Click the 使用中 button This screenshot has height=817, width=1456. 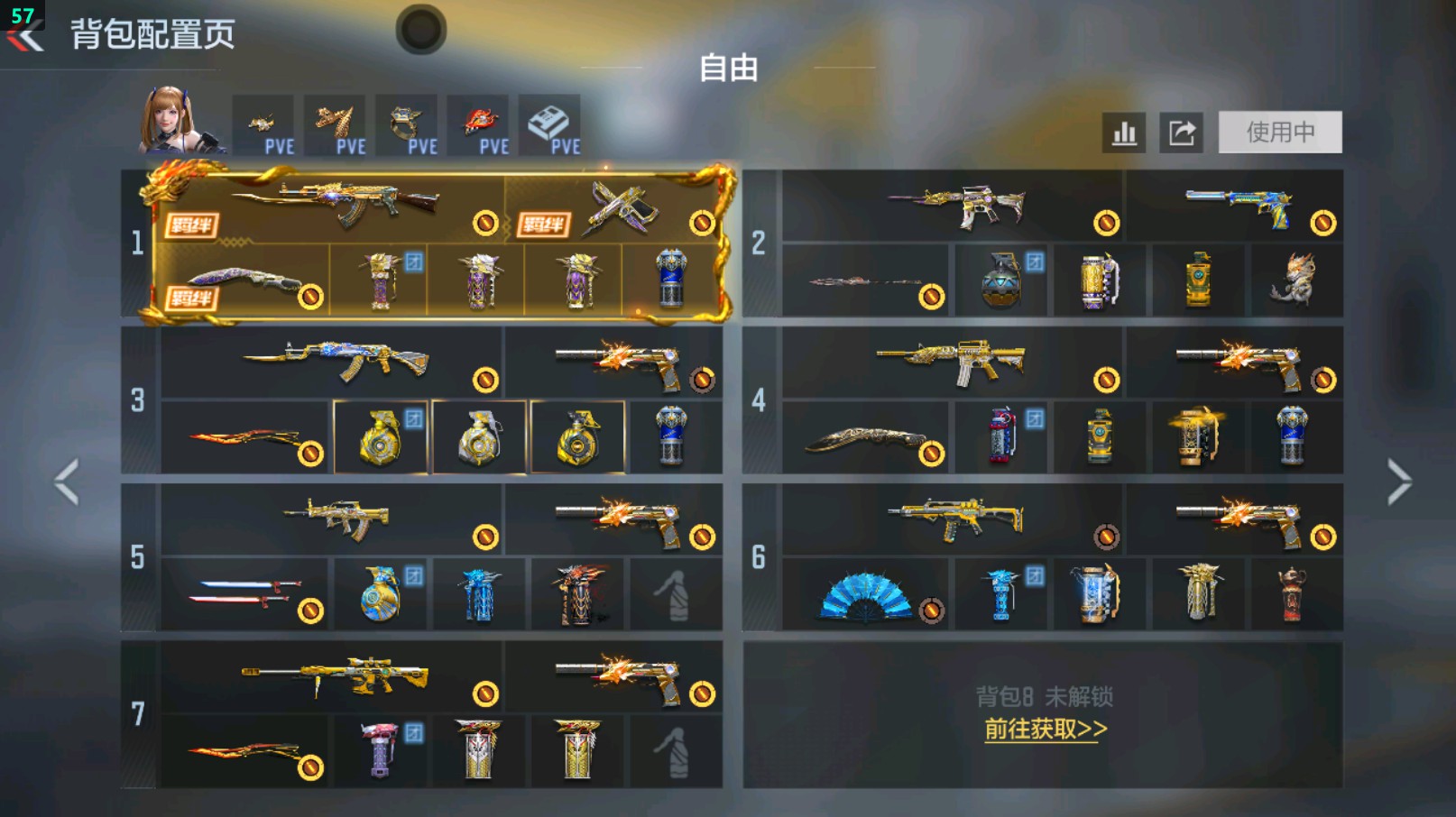1280,132
